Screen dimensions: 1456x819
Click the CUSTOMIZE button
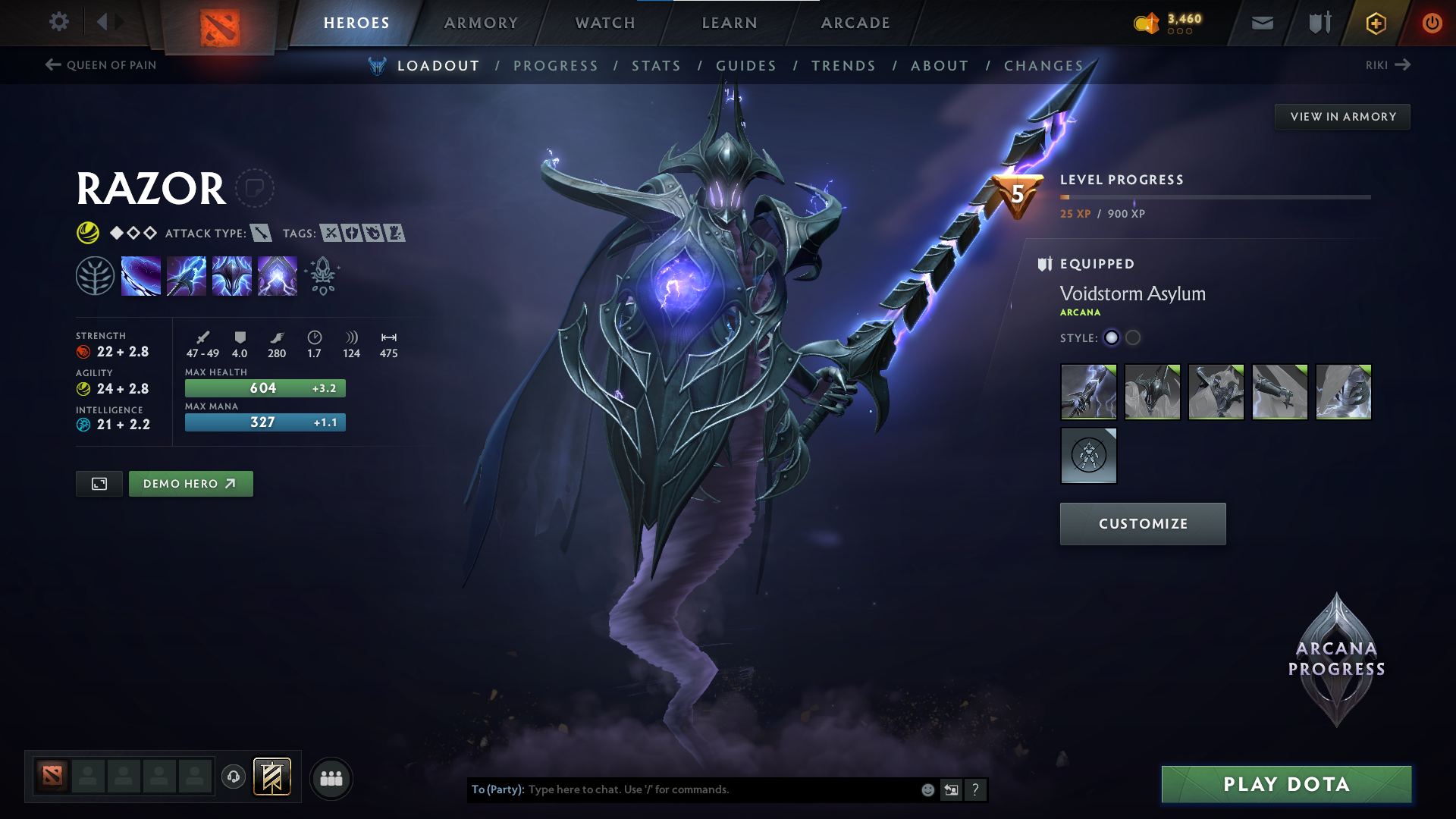click(x=1142, y=523)
